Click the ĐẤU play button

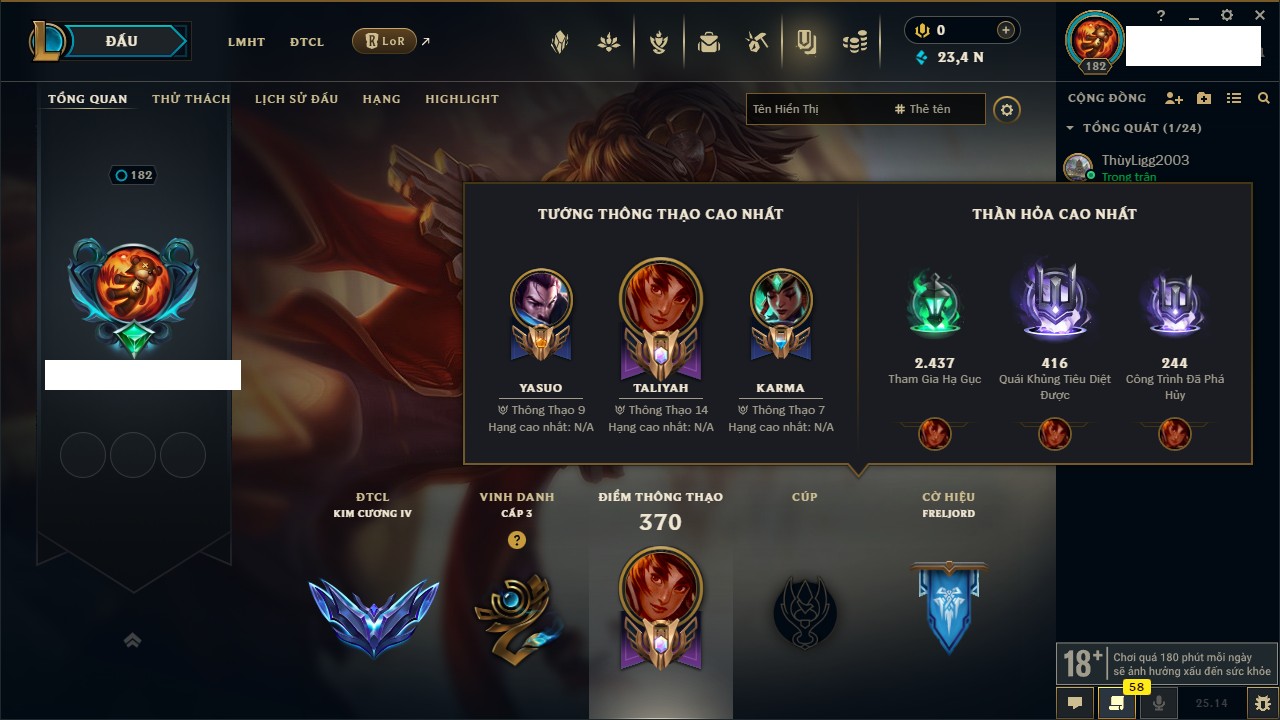122,41
